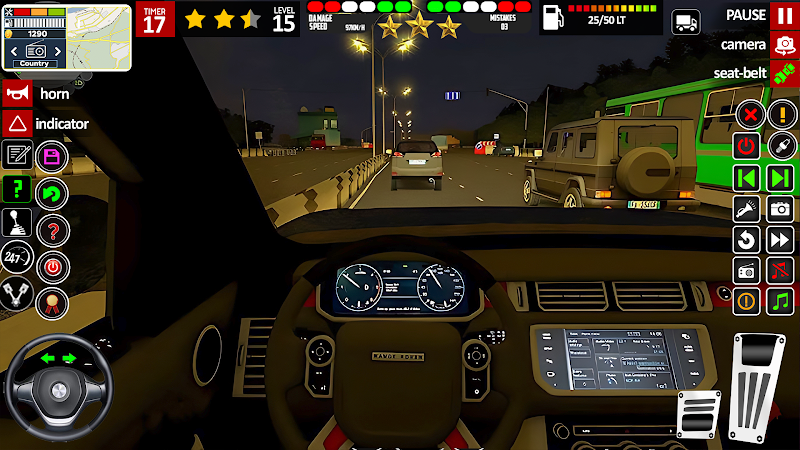Pause the game
800x450 pixels.
point(784,16)
